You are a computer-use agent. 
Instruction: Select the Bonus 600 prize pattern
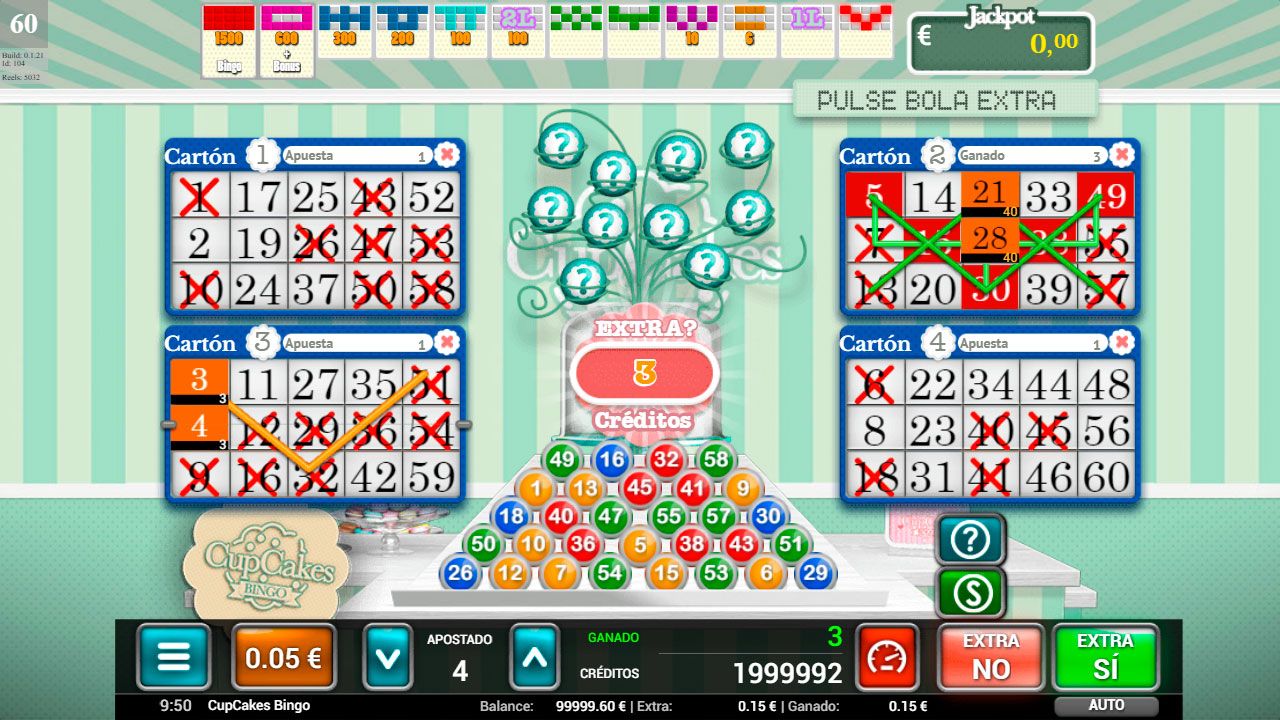287,30
